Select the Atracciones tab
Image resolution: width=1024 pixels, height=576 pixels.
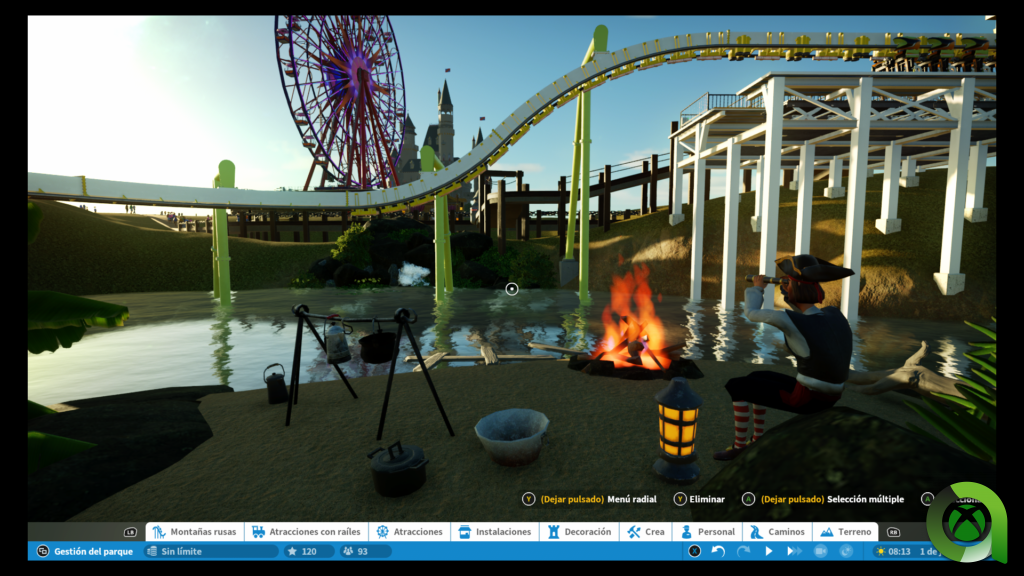(x=410, y=532)
